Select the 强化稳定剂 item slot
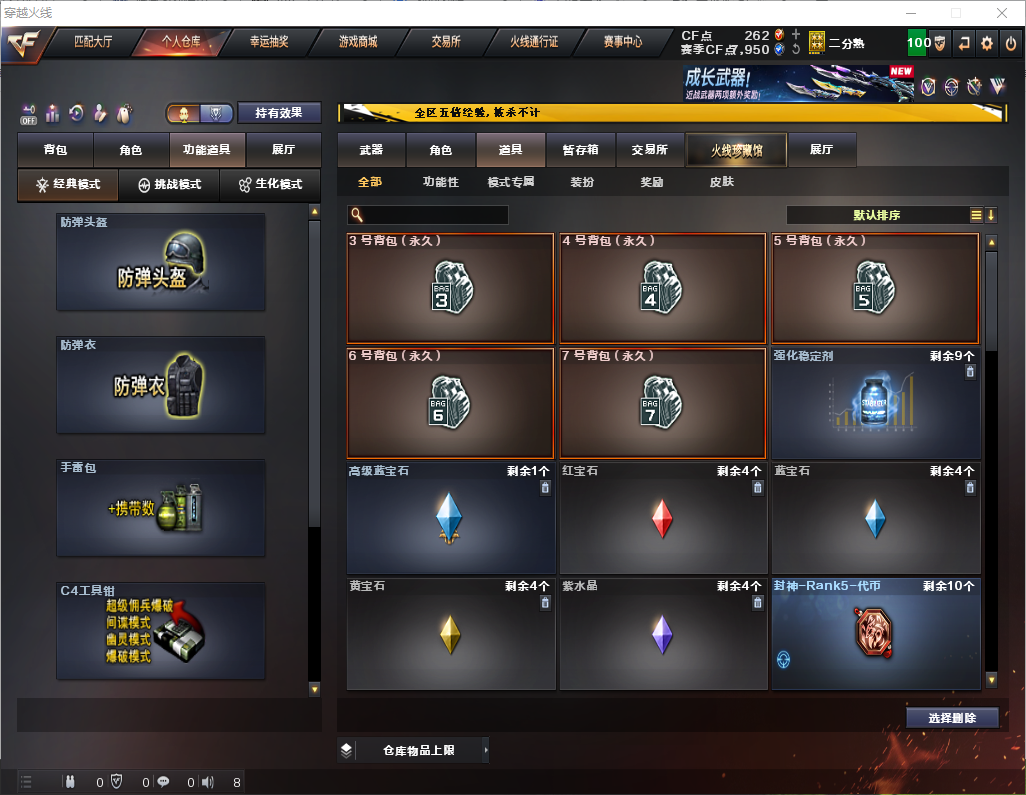 pos(875,404)
